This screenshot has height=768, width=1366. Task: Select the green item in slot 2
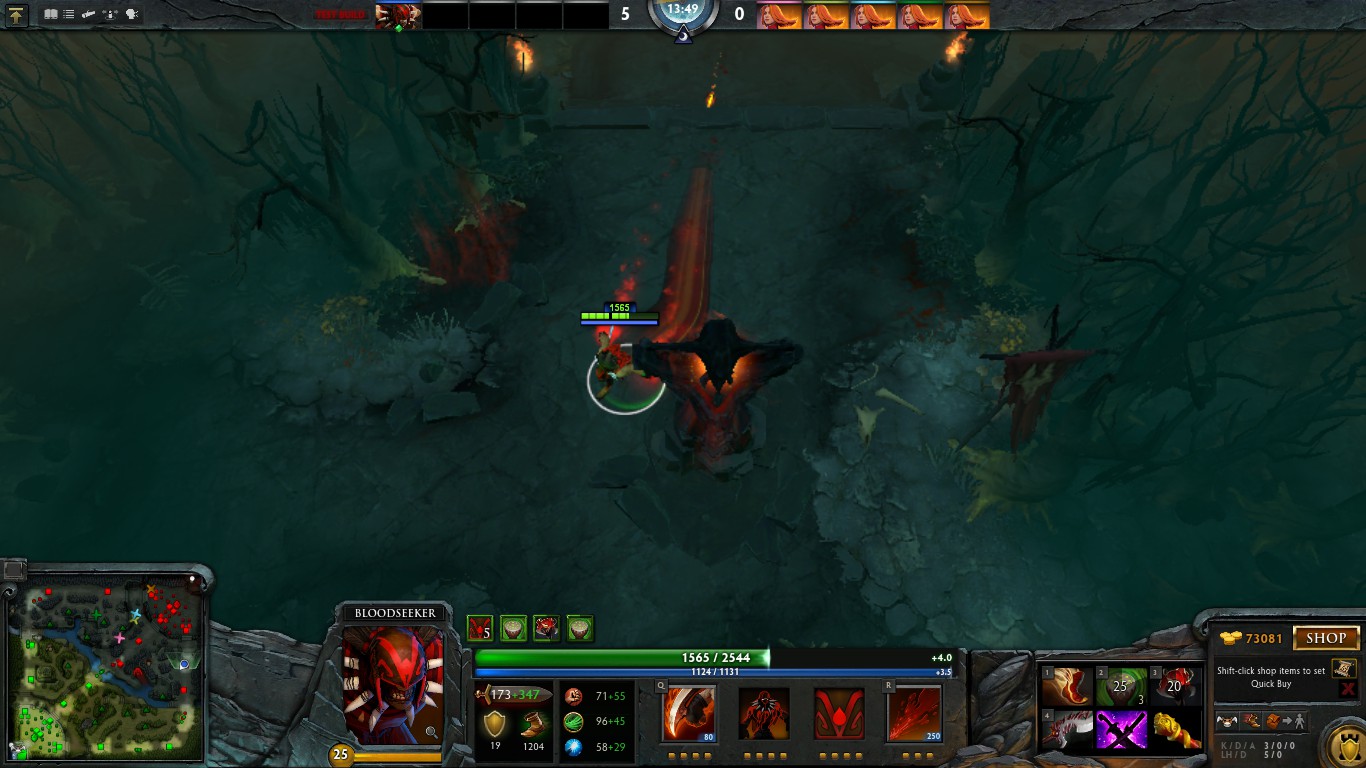[x=1121, y=687]
